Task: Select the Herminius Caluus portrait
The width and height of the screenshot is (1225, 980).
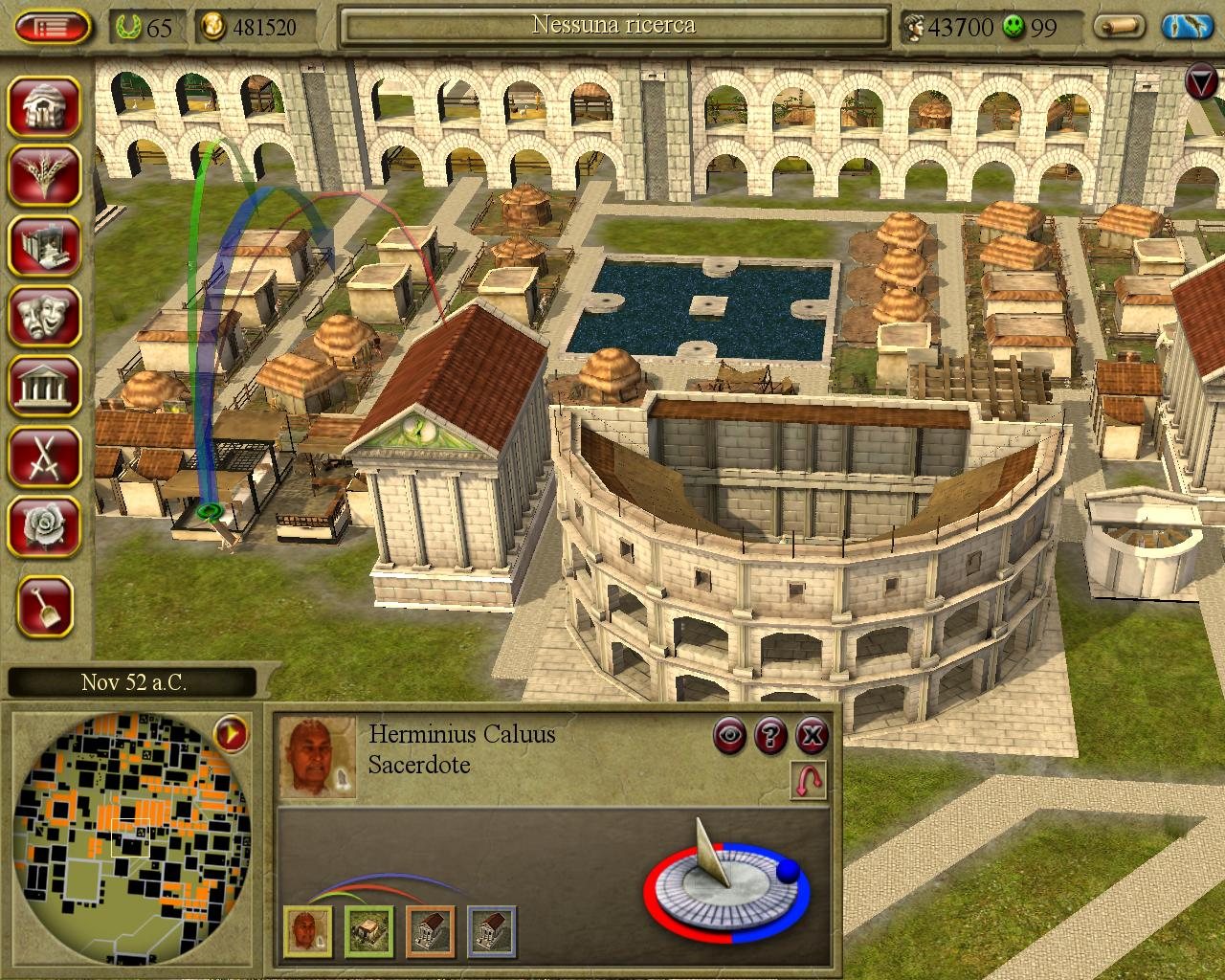Action: point(318,758)
